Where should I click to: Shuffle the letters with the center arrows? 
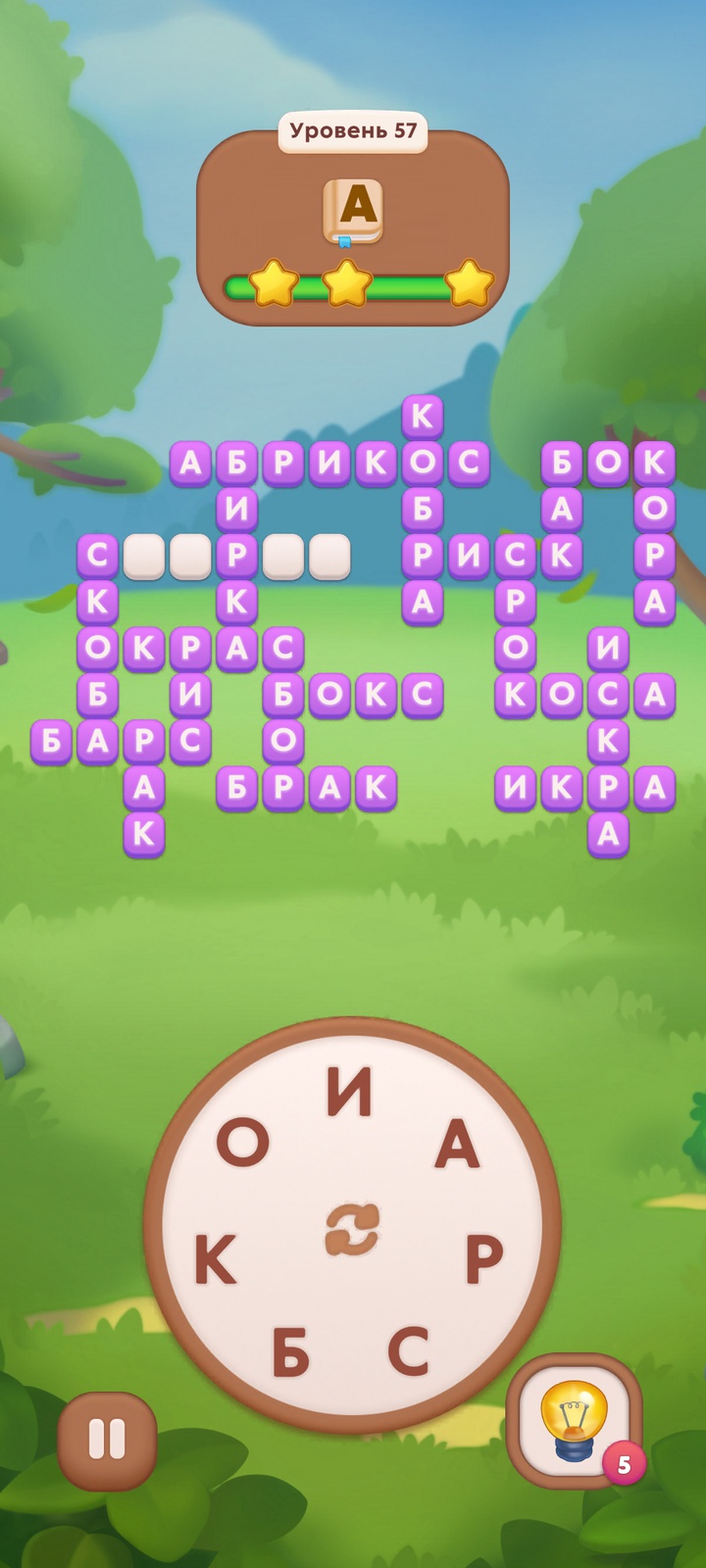pyautogui.click(x=352, y=1231)
